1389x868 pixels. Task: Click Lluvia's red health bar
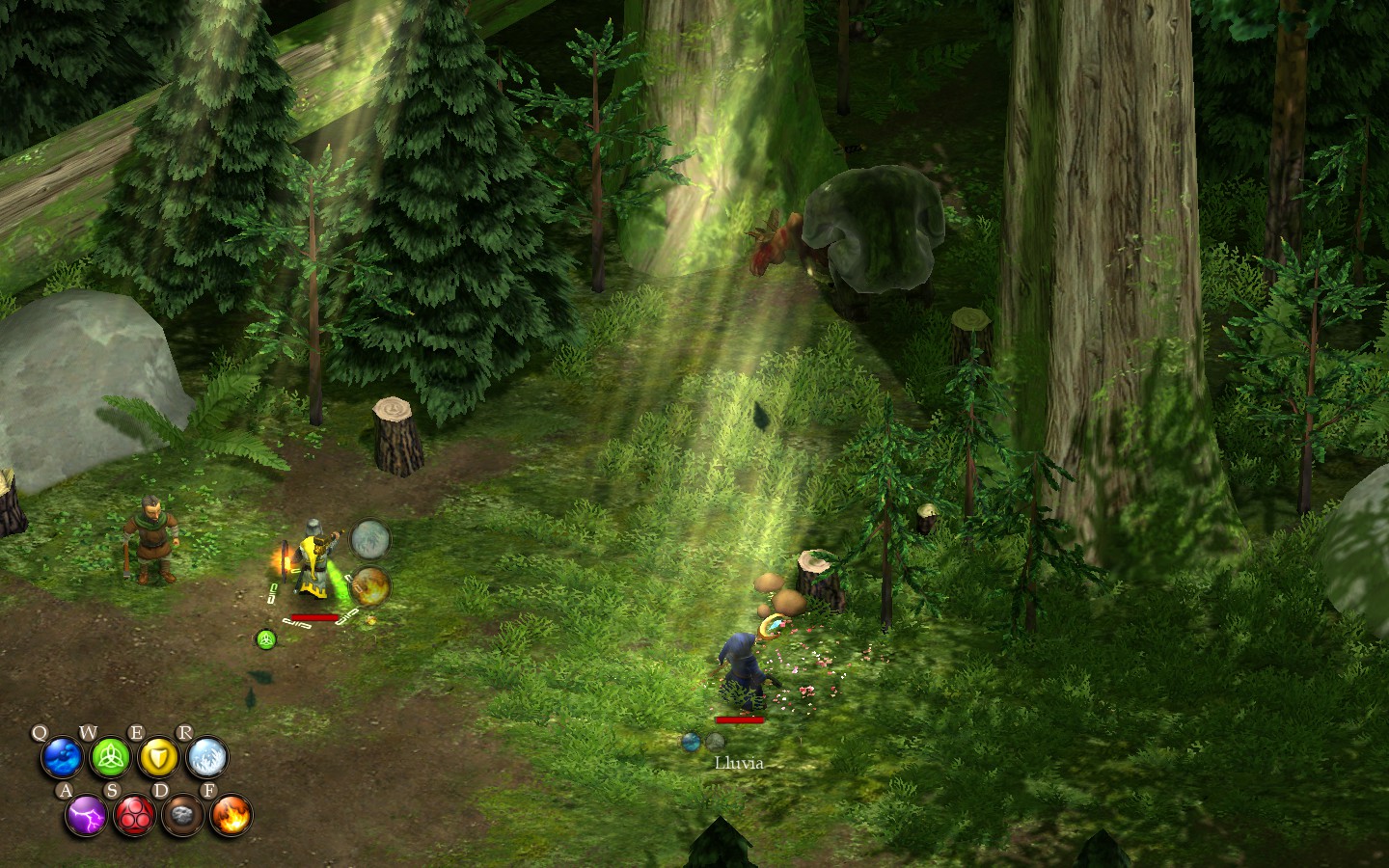pyautogui.click(x=739, y=720)
